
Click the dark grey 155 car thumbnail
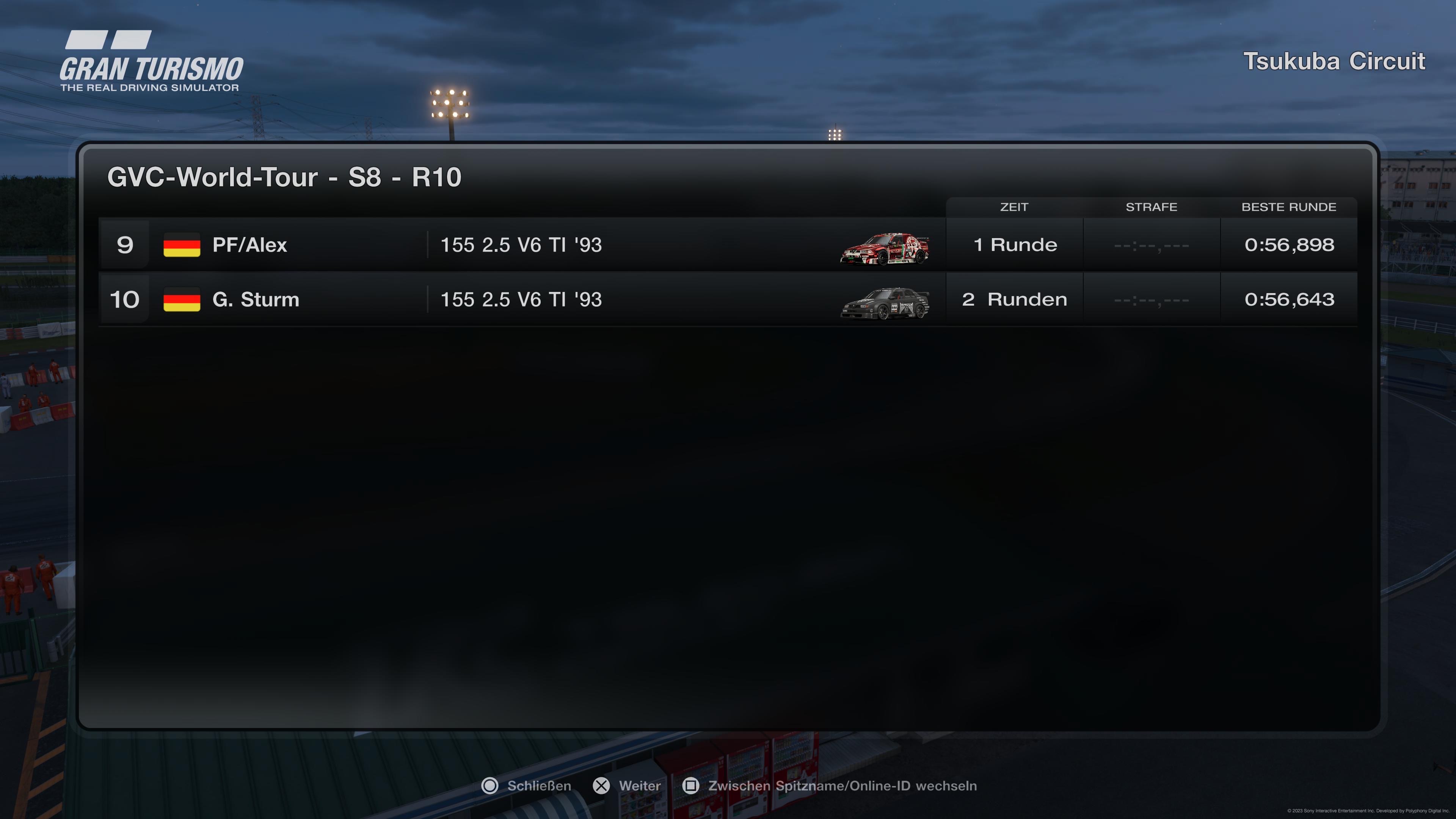tap(885, 303)
